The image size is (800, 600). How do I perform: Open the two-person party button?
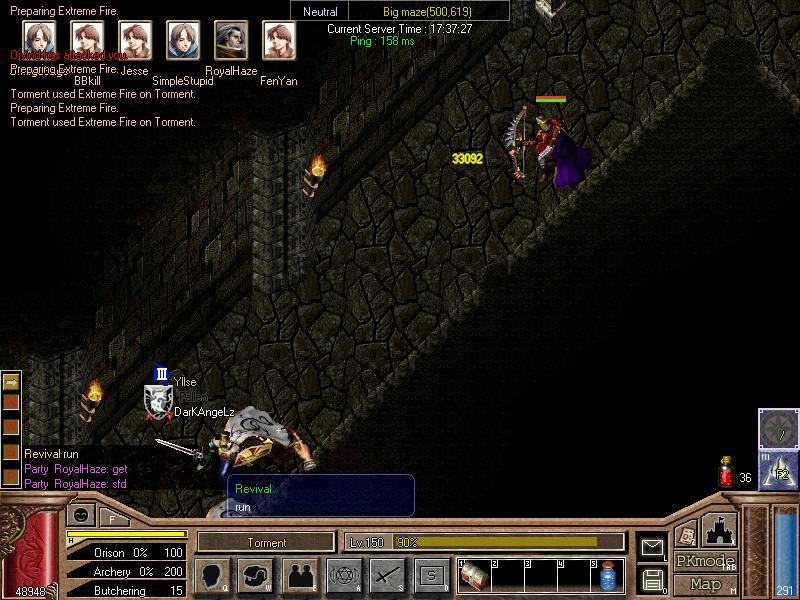(x=300, y=576)
